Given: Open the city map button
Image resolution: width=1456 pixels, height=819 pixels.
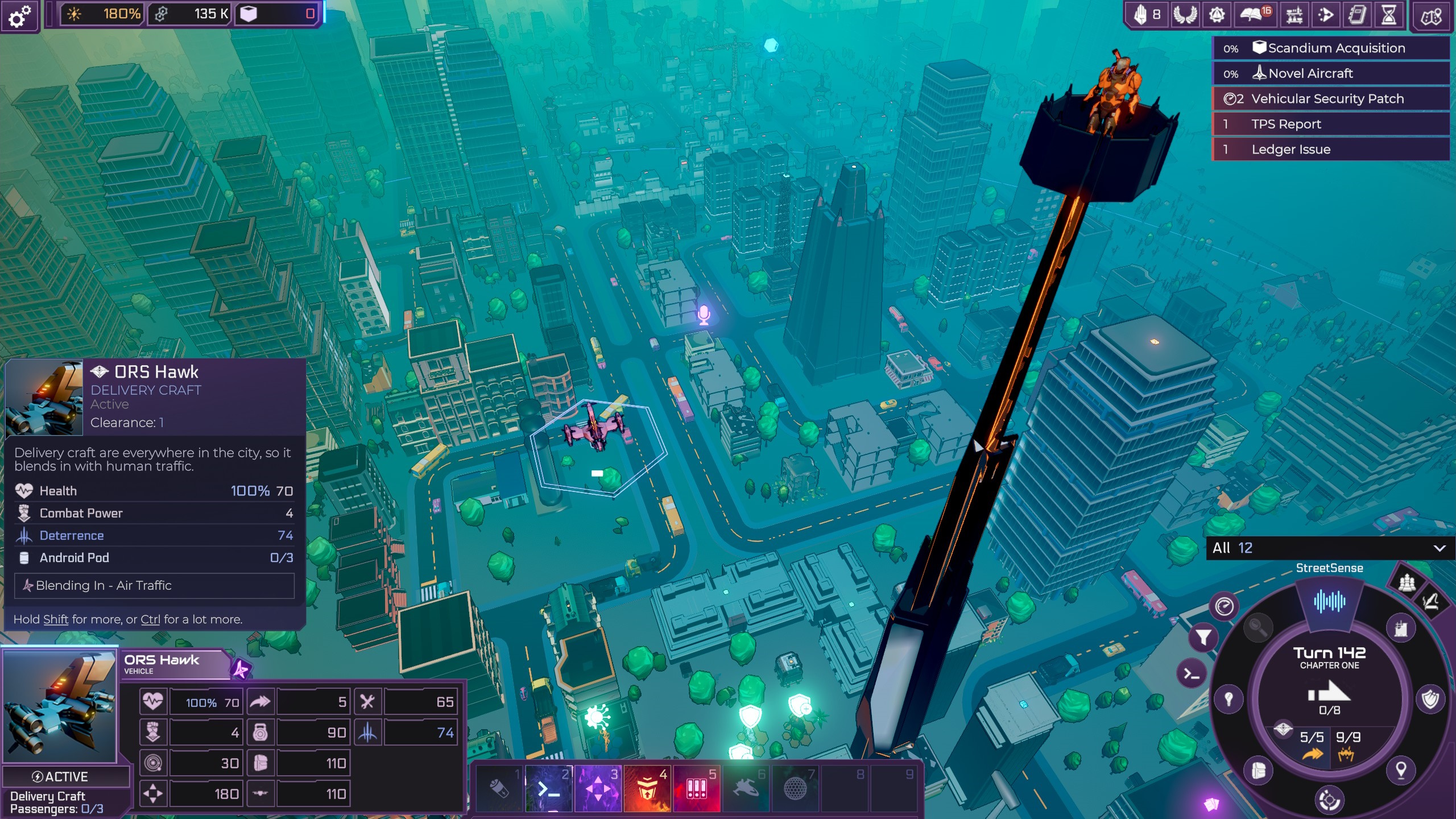Looking at the screenshot, I should coord(1430,15).
